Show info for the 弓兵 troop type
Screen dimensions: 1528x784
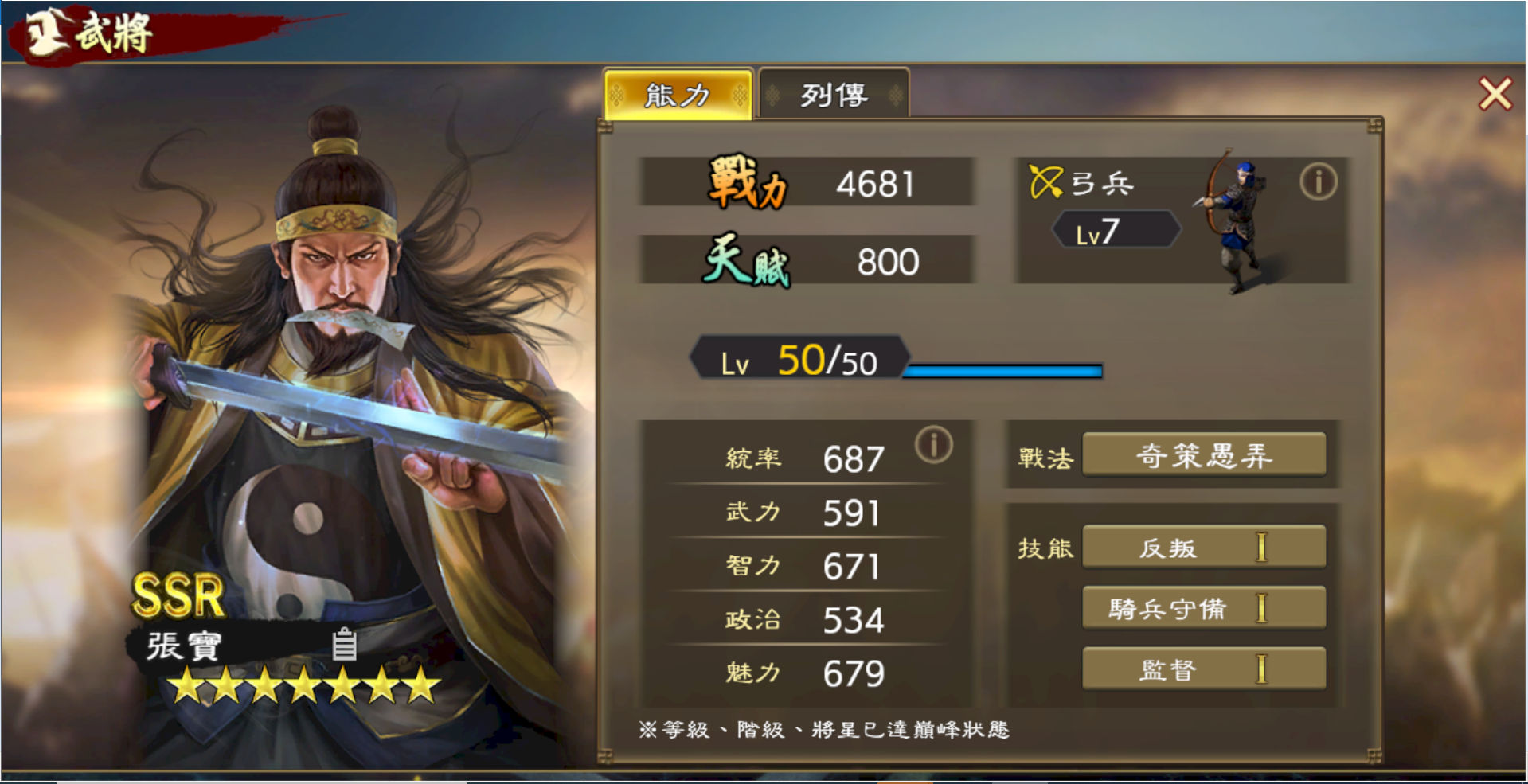pyautogui.click(x=1318, y=182)
